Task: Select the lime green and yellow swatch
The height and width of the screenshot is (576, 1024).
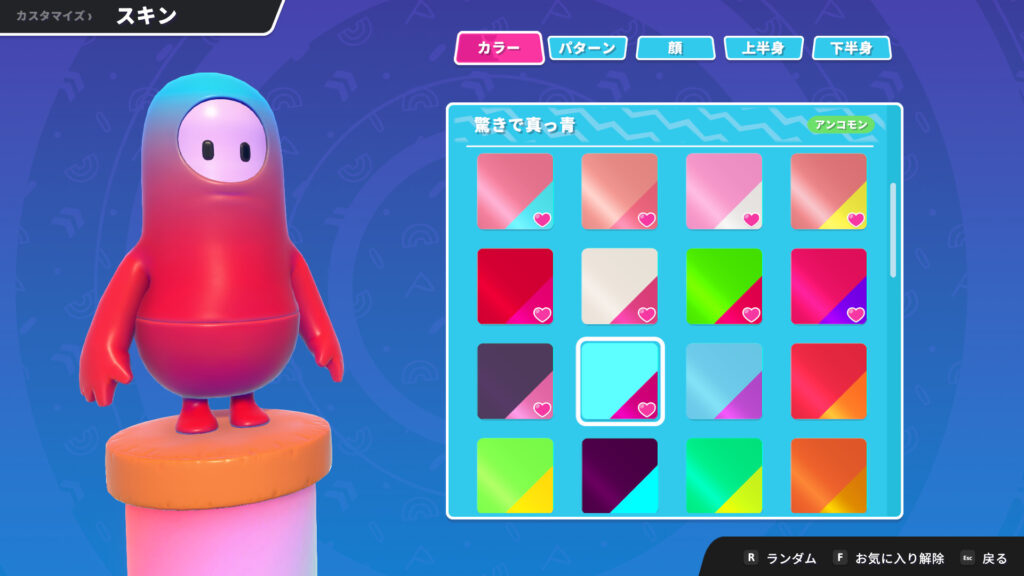Action: point(515,475)
